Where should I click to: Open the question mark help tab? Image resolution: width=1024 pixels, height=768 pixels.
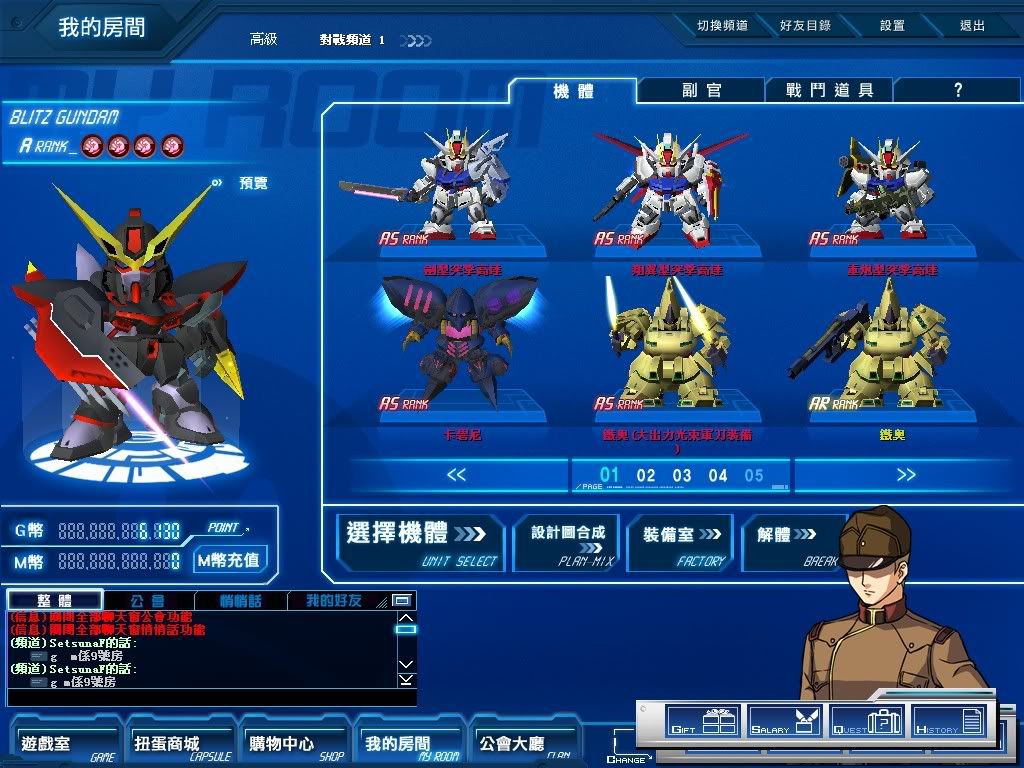click(x=957, y=91)
